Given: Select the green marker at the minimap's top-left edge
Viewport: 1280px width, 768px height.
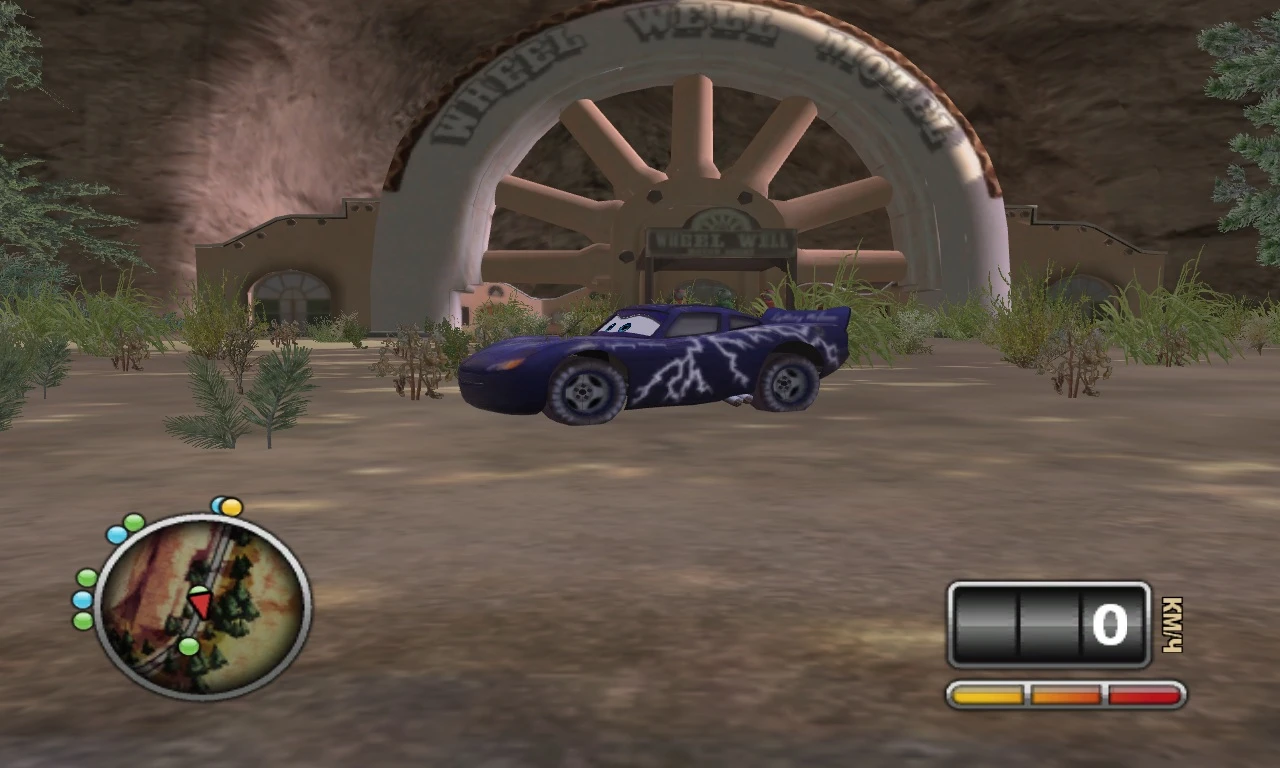Looking at the screenshot, I should tap(132, 520).
